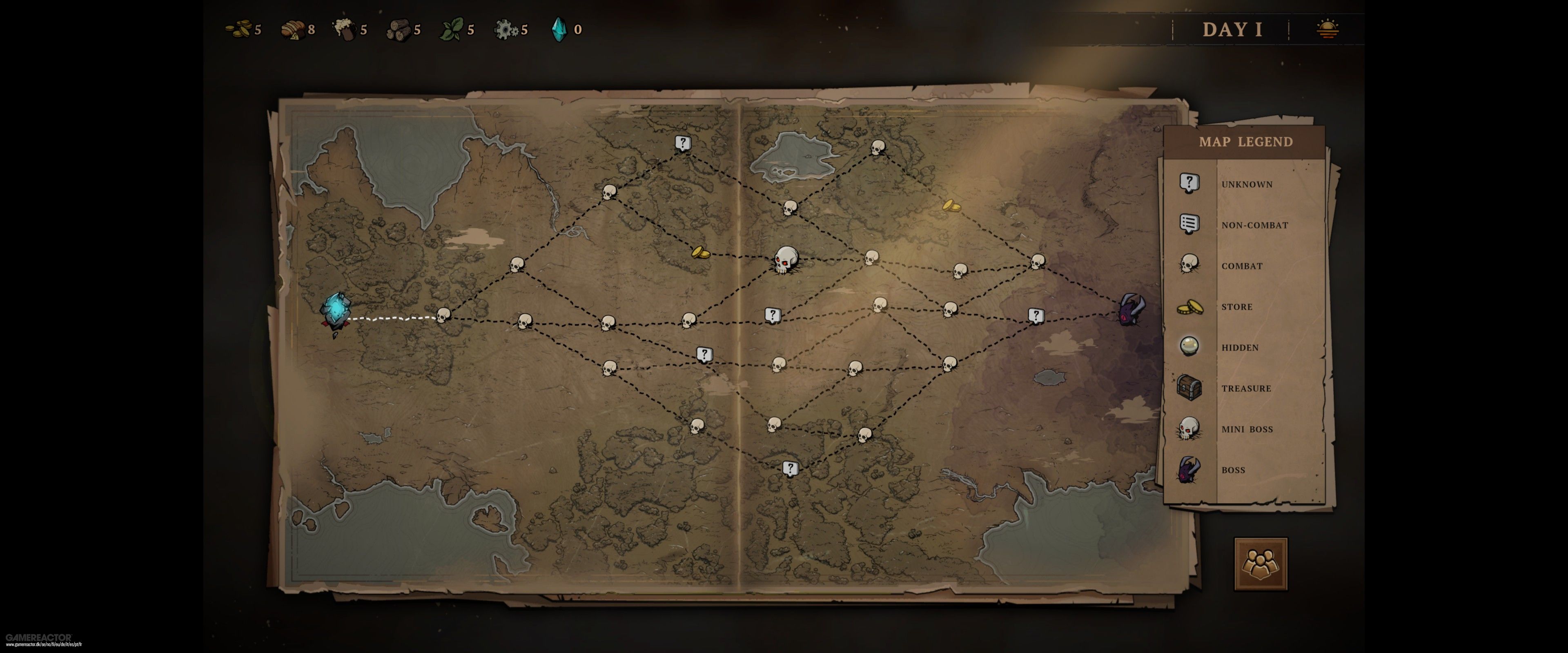The width and height of the screenshot is (1568, 653).
Task: Travel to the skull node ending the white path
Action: pyautogui.click(x=444, y=315)
